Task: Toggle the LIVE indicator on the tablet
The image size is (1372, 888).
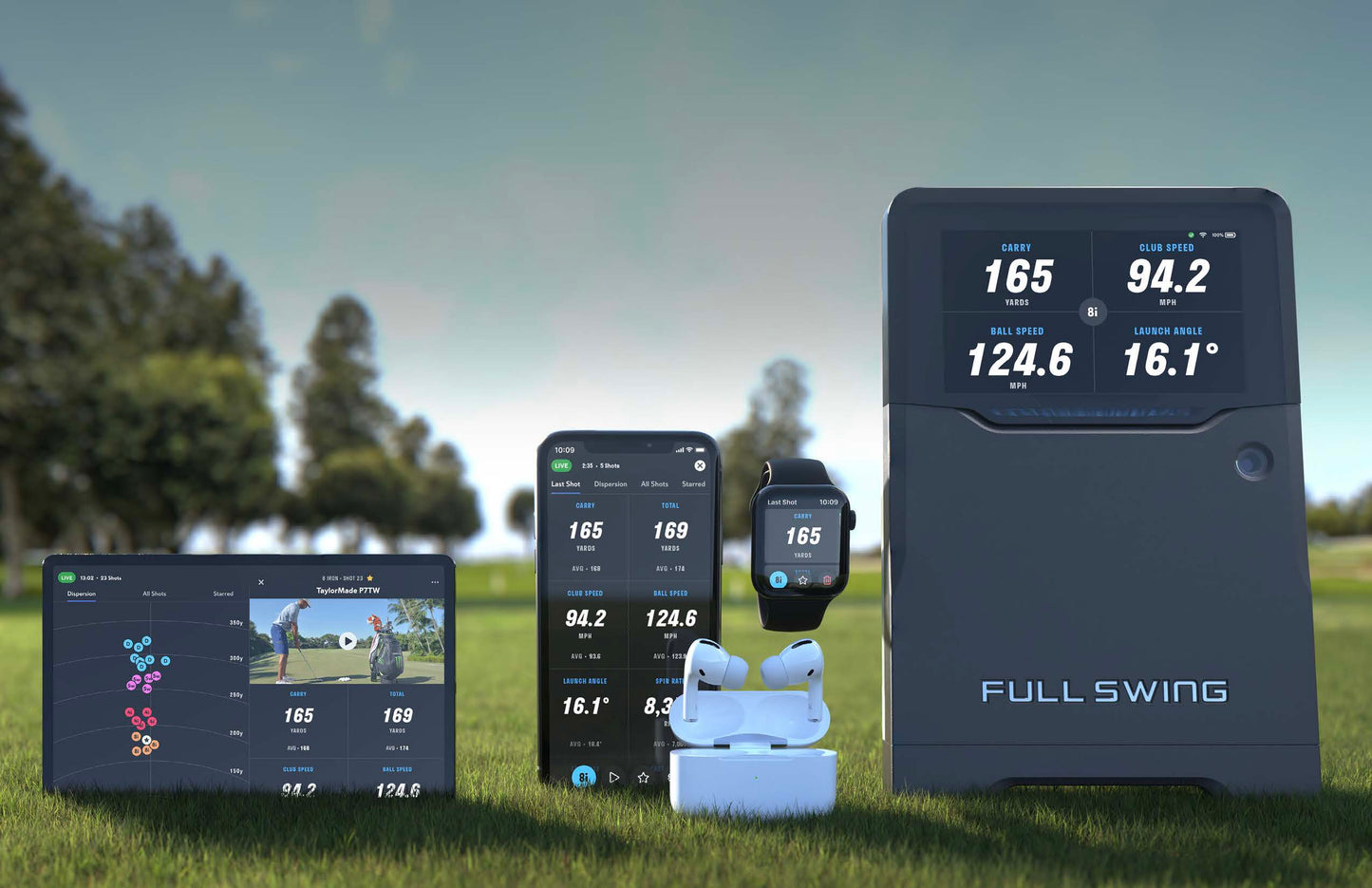Action: (x=66, y=577)
